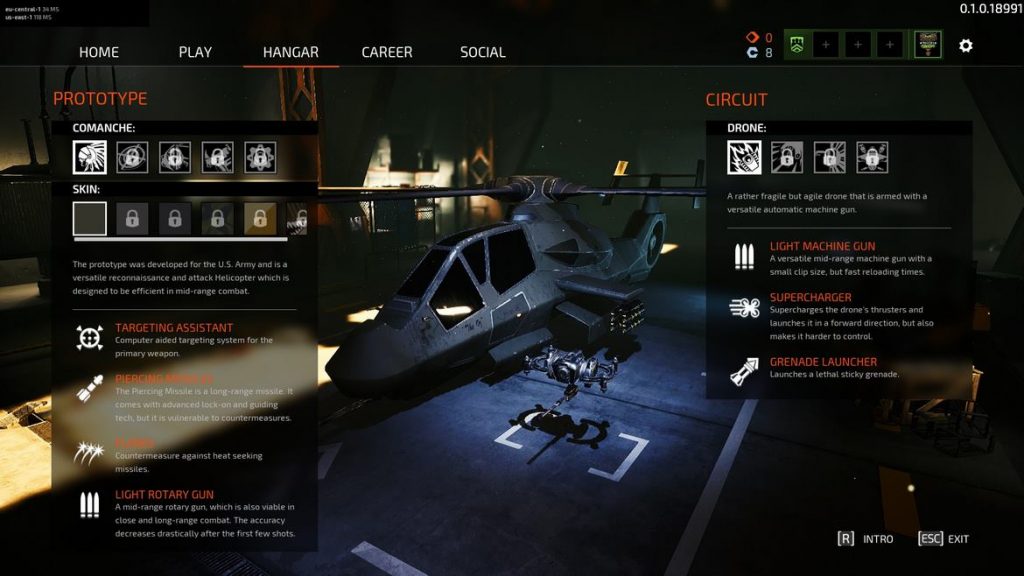Switch to the Career tab
The width and height of the screenshot is (1024, 576).
point(386,52)
